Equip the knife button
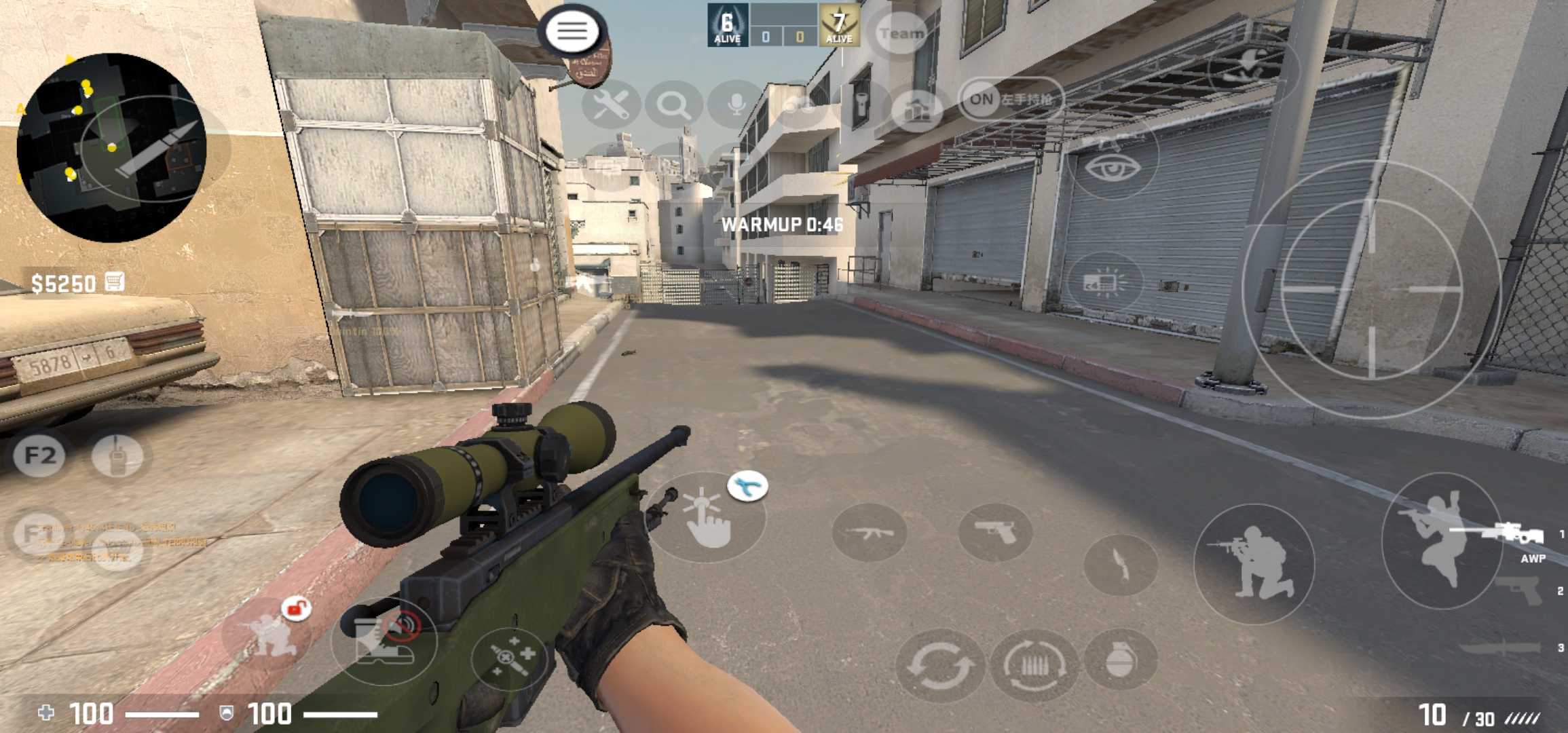The height and width of the screenshot is (733, 1568). pos(1120,565)
